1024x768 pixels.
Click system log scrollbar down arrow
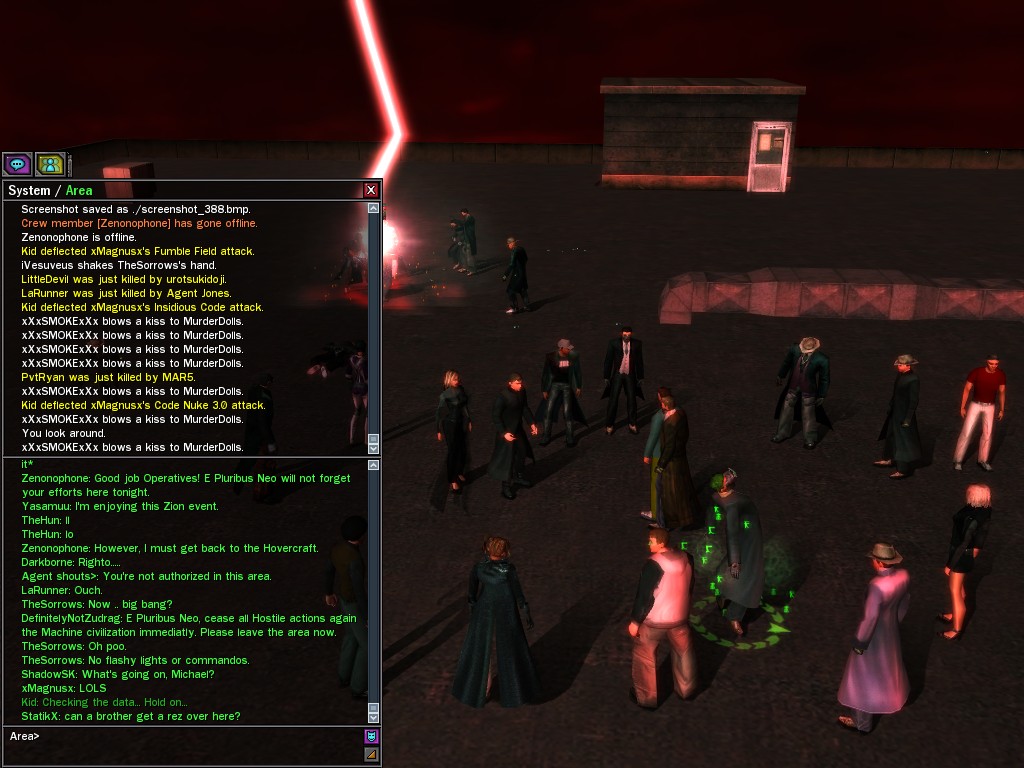[374, 449]
